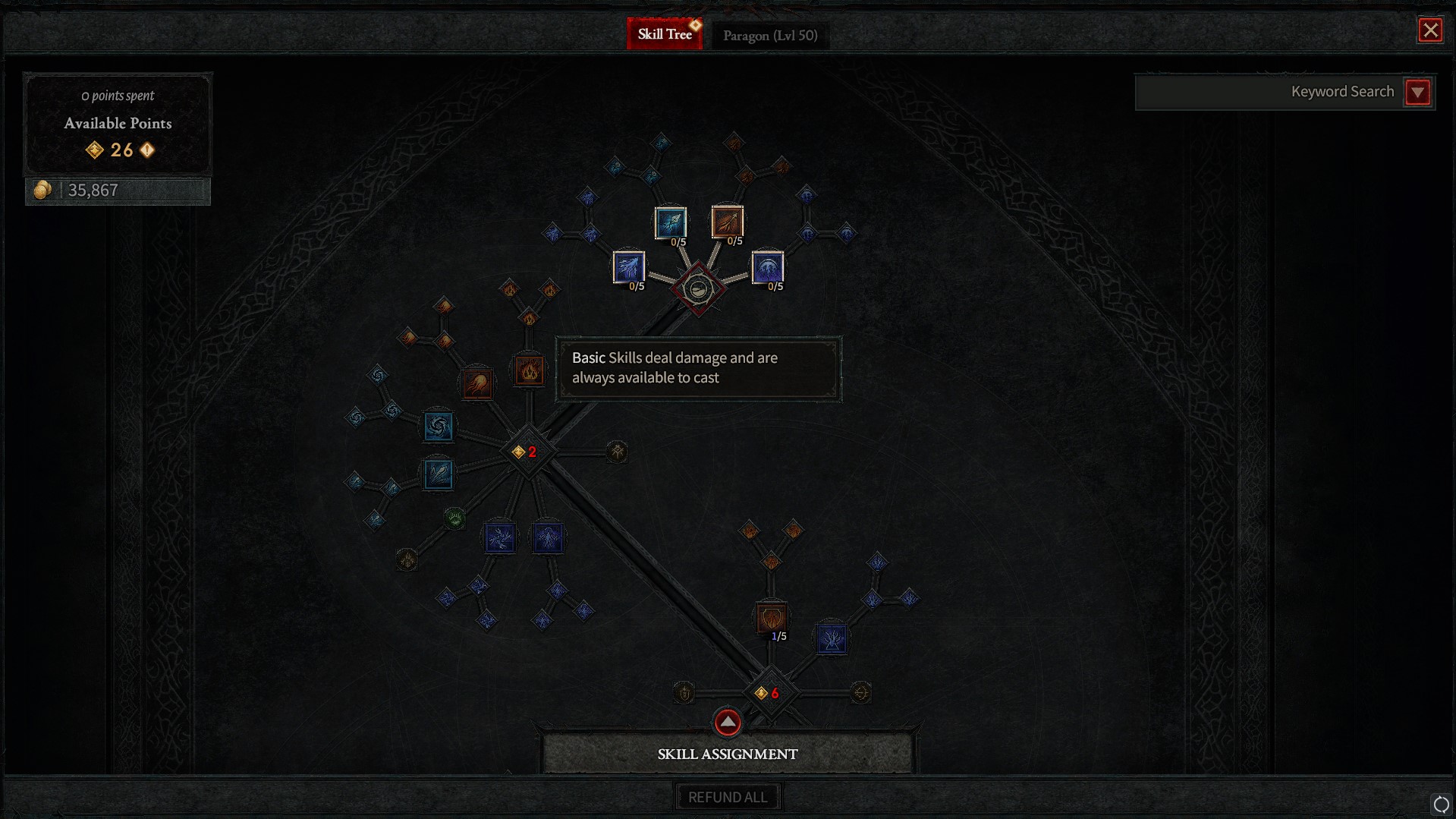The width and height of the screenshot is (1456, 819).
Task: Select the Frost Bolt basic skill node
Action: (x=671, y=222)
